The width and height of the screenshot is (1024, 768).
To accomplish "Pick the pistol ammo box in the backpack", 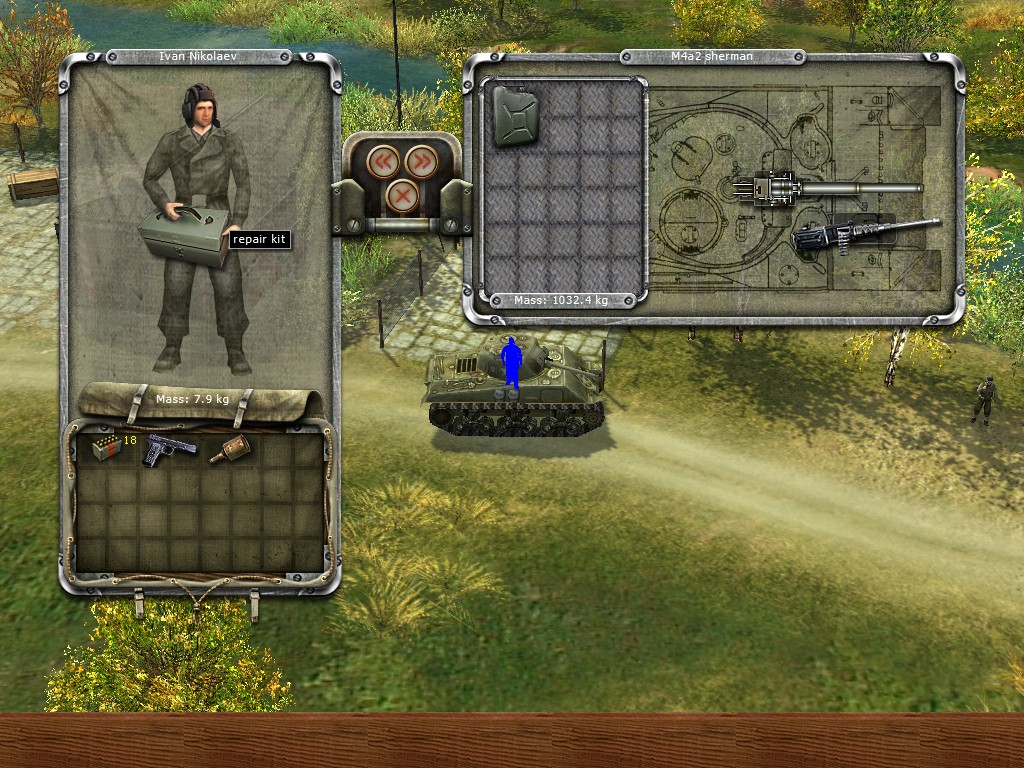I will (x=105, y=448).
